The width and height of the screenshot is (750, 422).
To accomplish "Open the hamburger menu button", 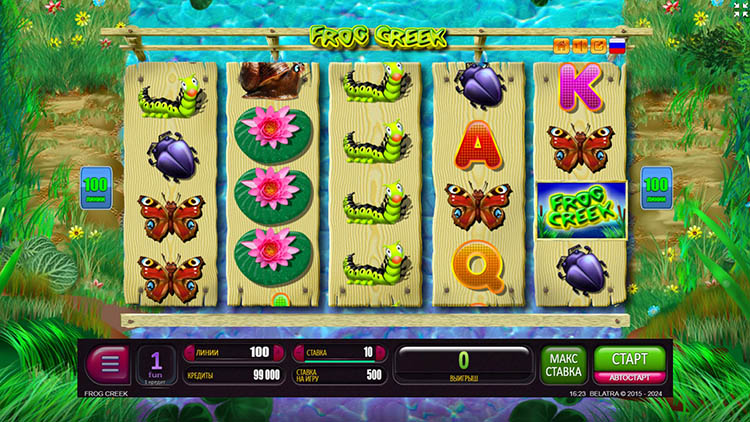I will pos(107,363).
